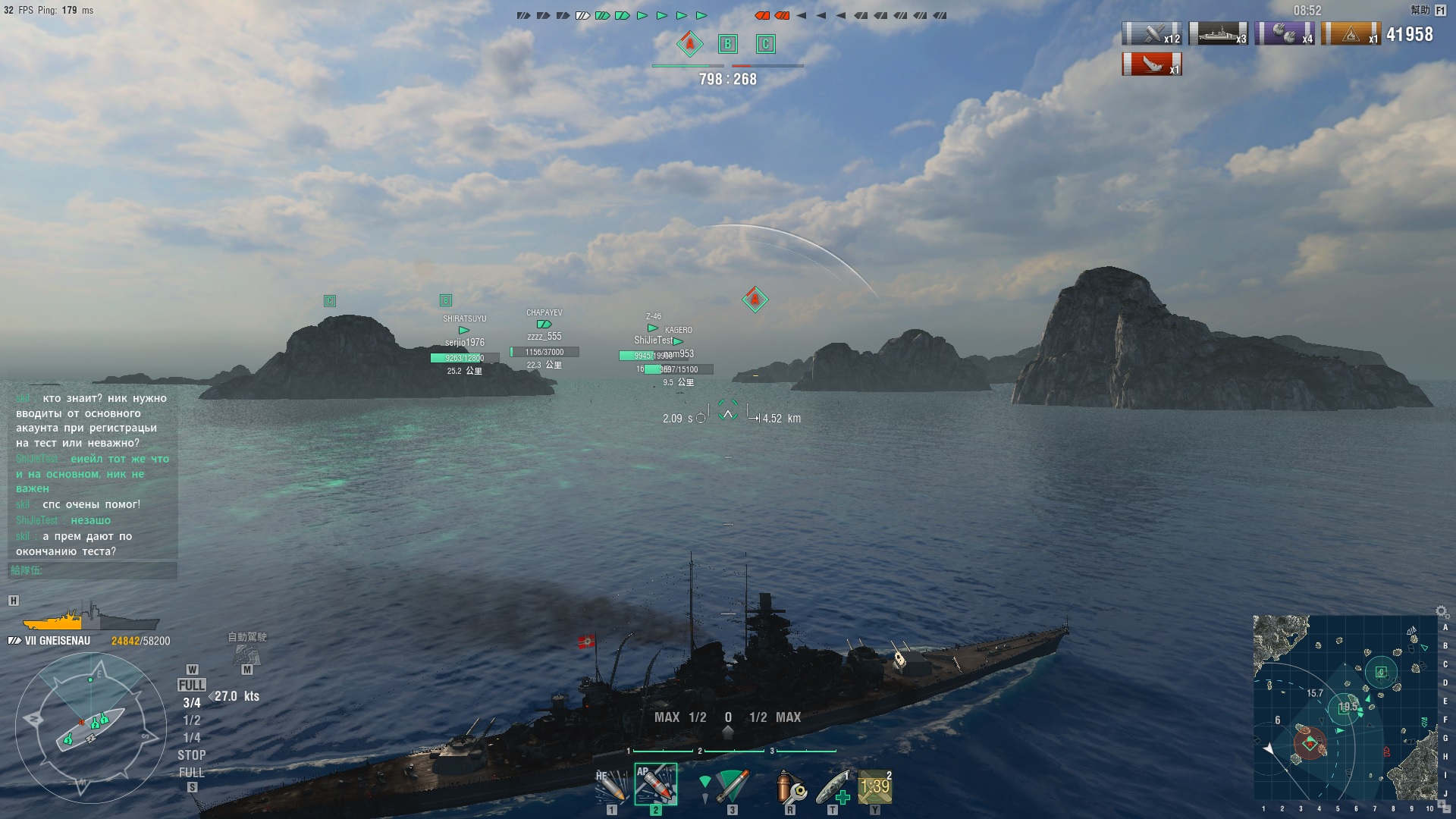Click the chat input field
This screenshot has height=819, width=1456.
pyautogui.click(x=93, y=570)
